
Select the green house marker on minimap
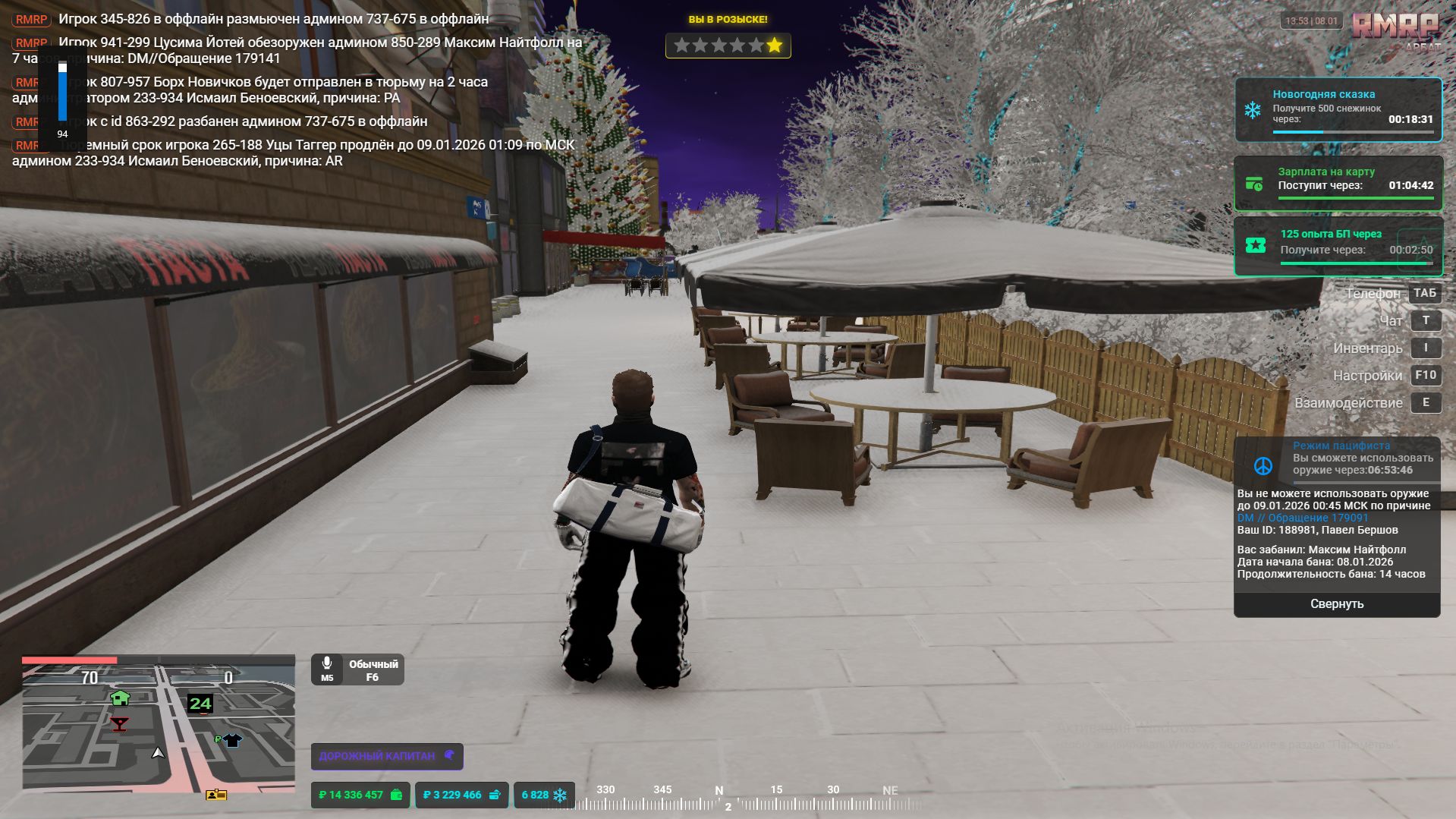point(120,698)
